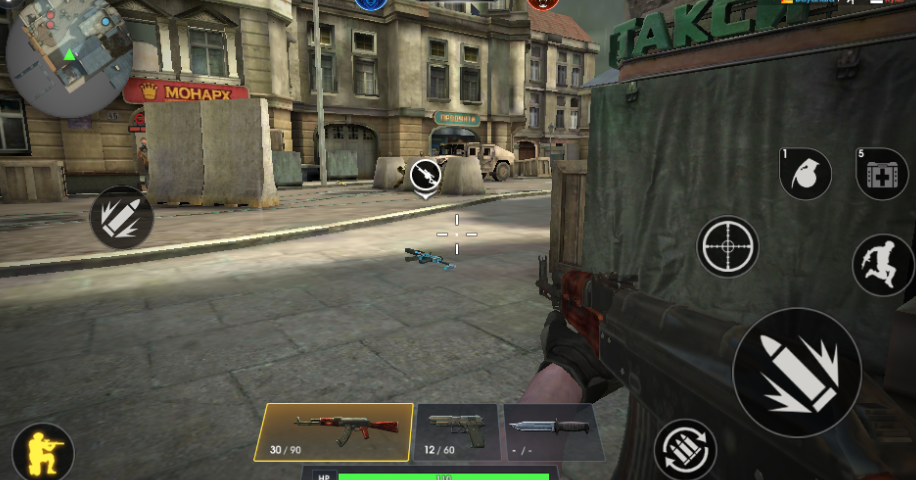Switch to the pistol weapon slot
This screenshot has height=480, width=916.
456,432
